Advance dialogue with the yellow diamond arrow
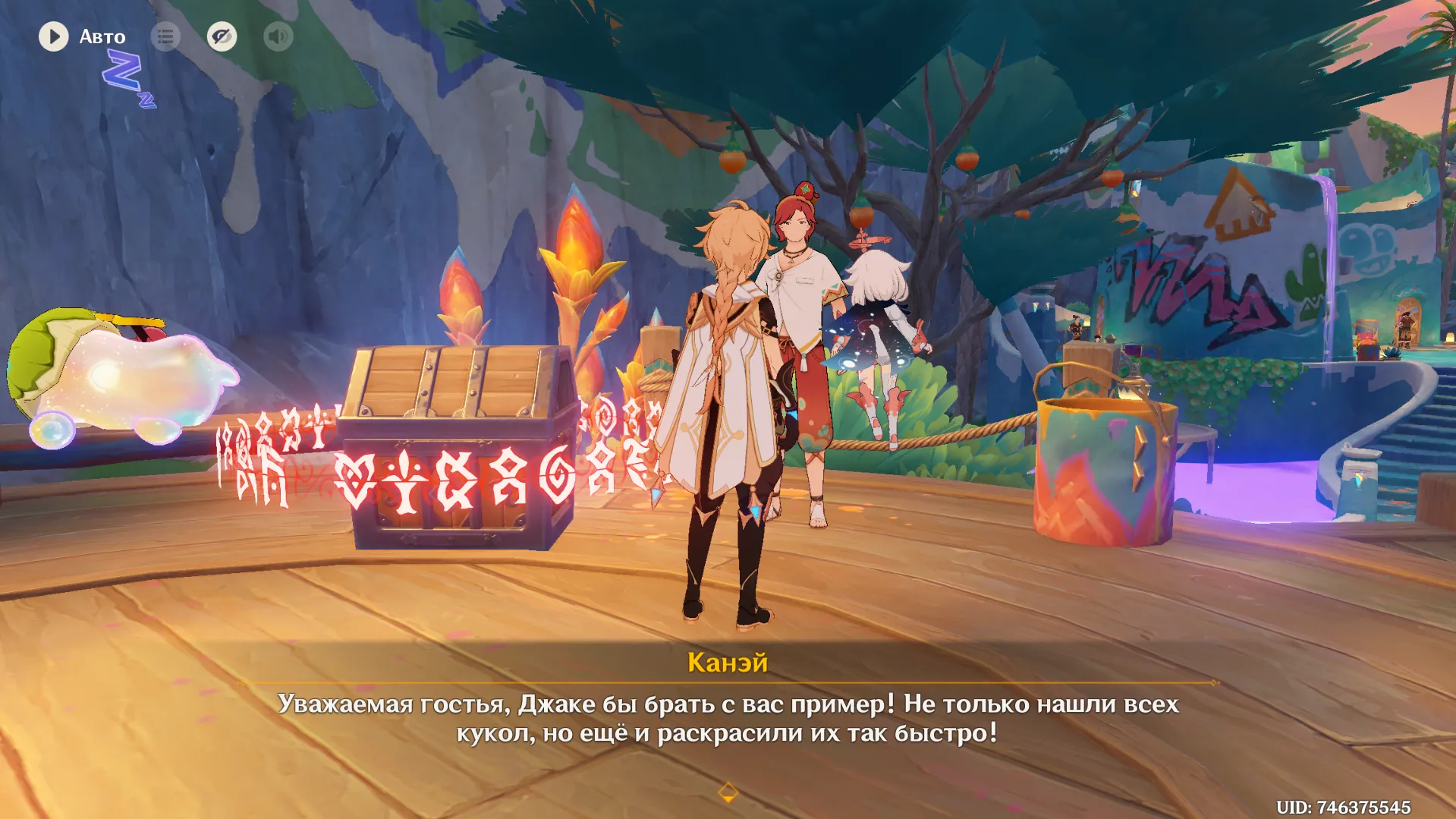Image resolution: width=1456 pixels, height=819 pixels. point(728,792)
